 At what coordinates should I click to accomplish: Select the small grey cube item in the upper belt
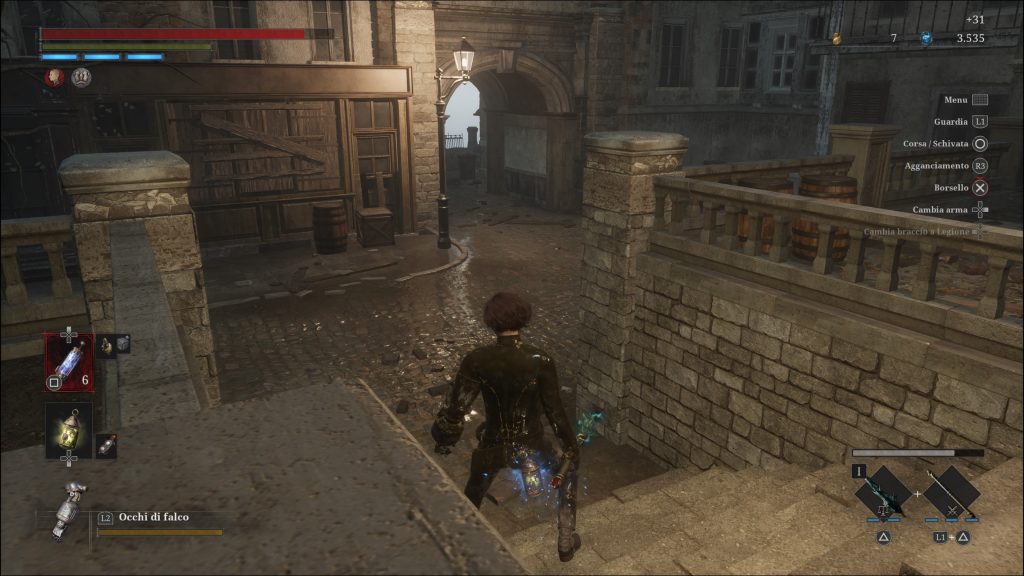[122, 343]
